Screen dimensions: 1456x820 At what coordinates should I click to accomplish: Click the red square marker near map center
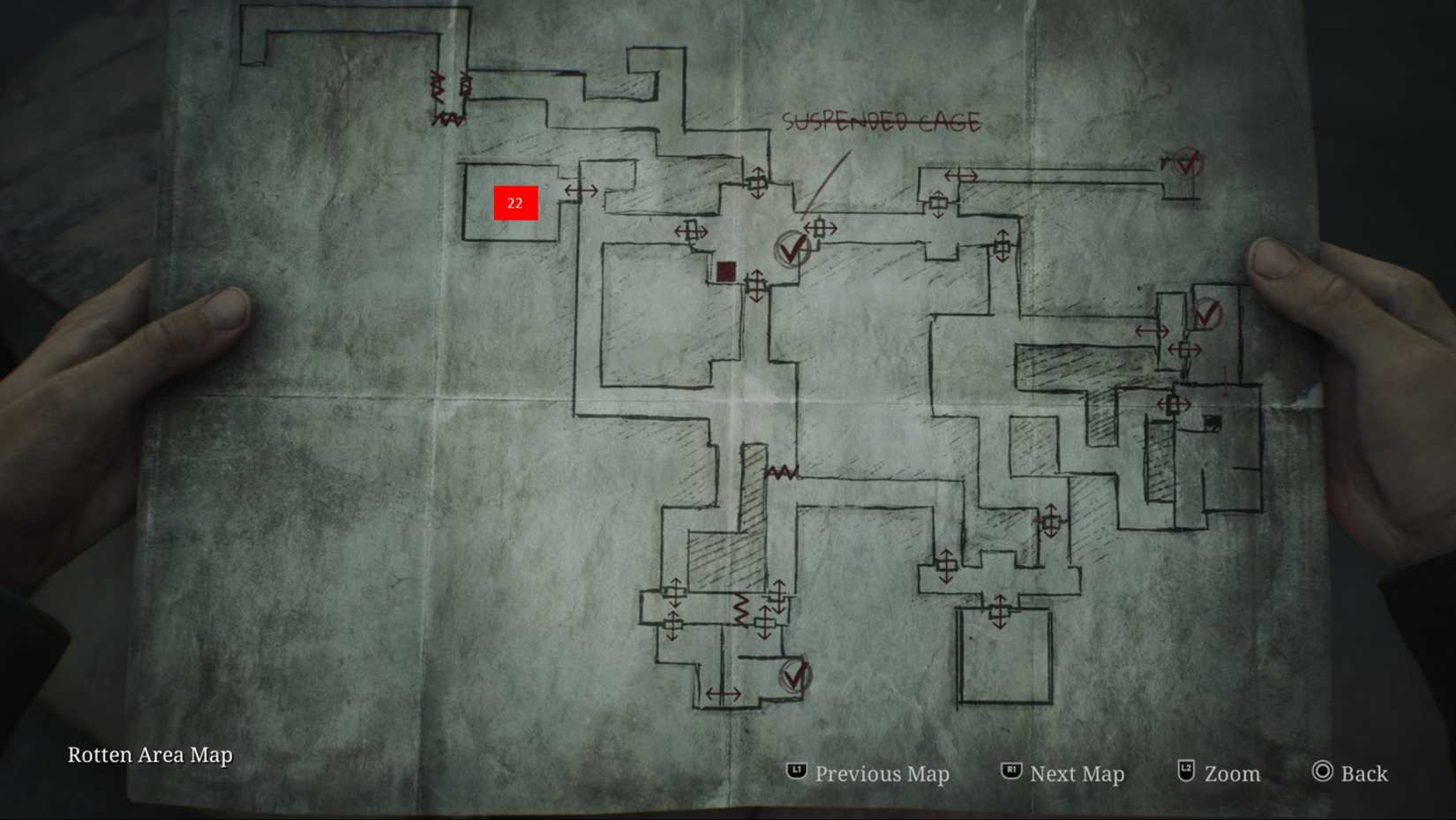click(x=726, y=271)
